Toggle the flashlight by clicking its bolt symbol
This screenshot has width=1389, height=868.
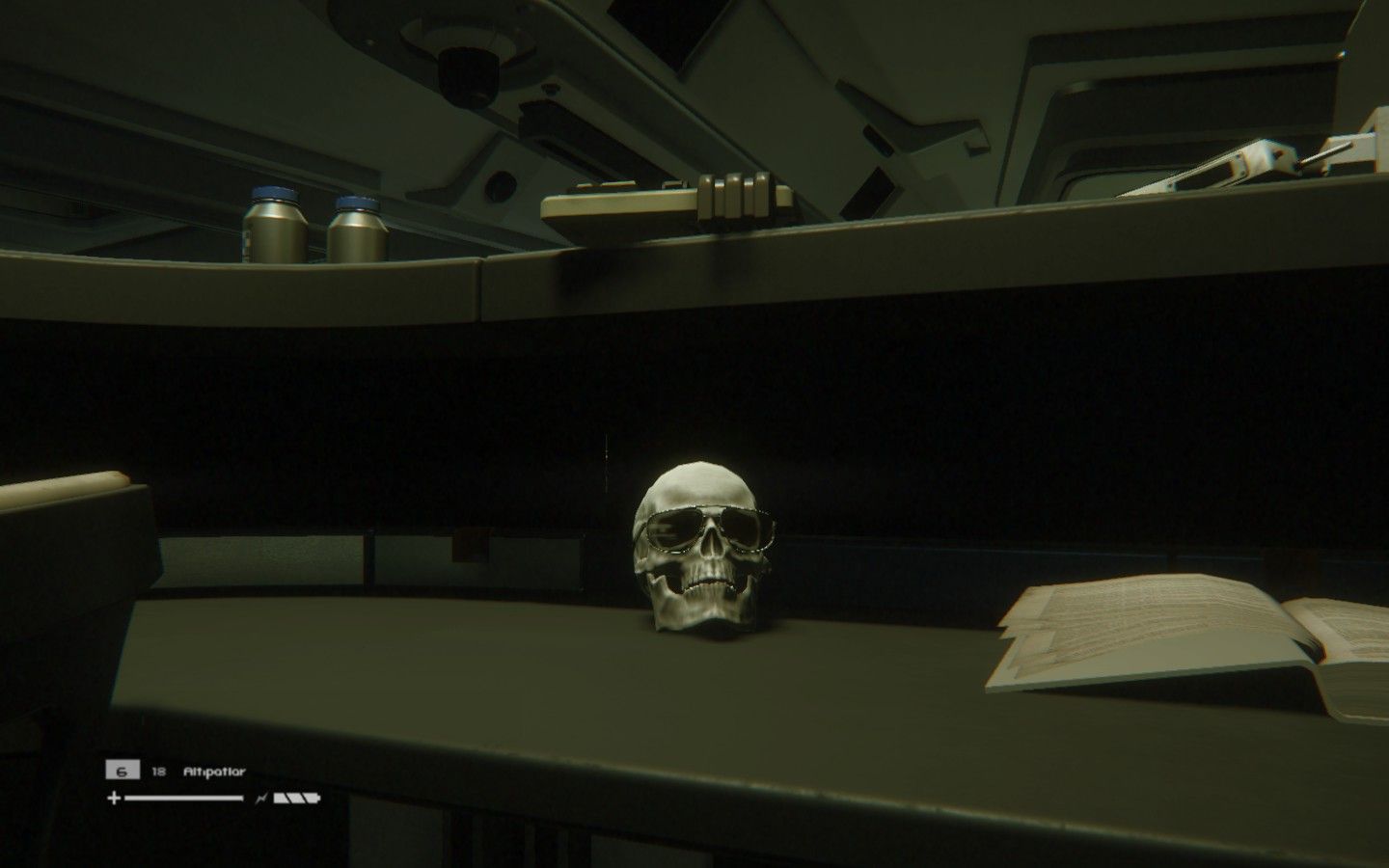point(261,797)
